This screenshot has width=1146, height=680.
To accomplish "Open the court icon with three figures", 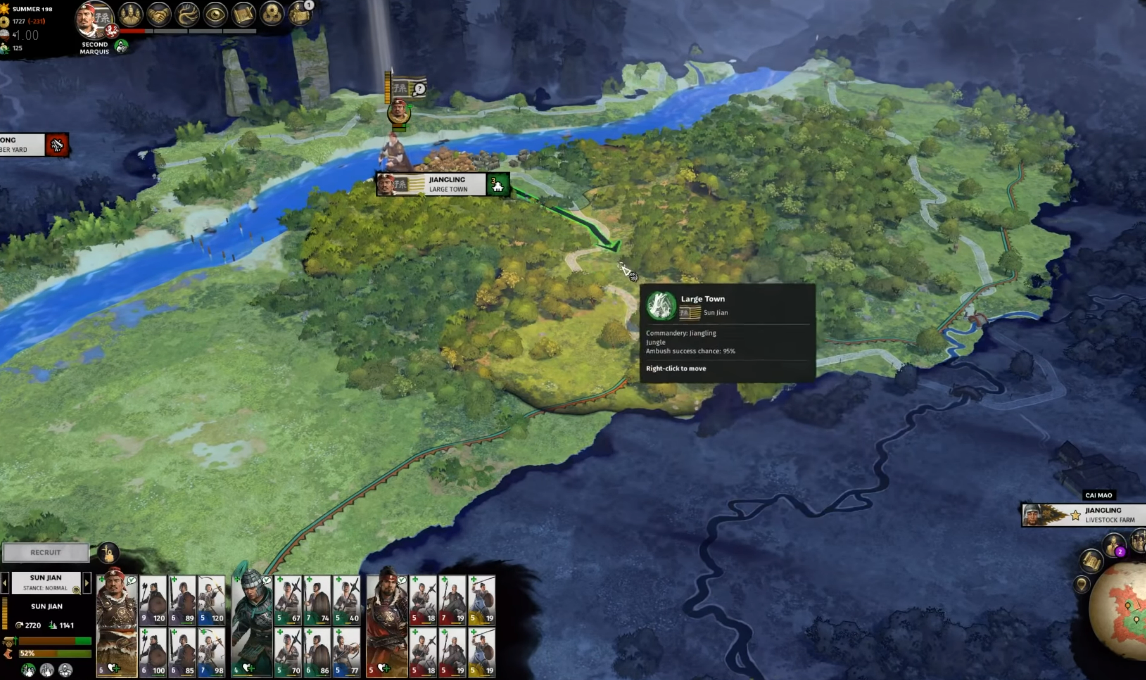I will pos(131,14).
